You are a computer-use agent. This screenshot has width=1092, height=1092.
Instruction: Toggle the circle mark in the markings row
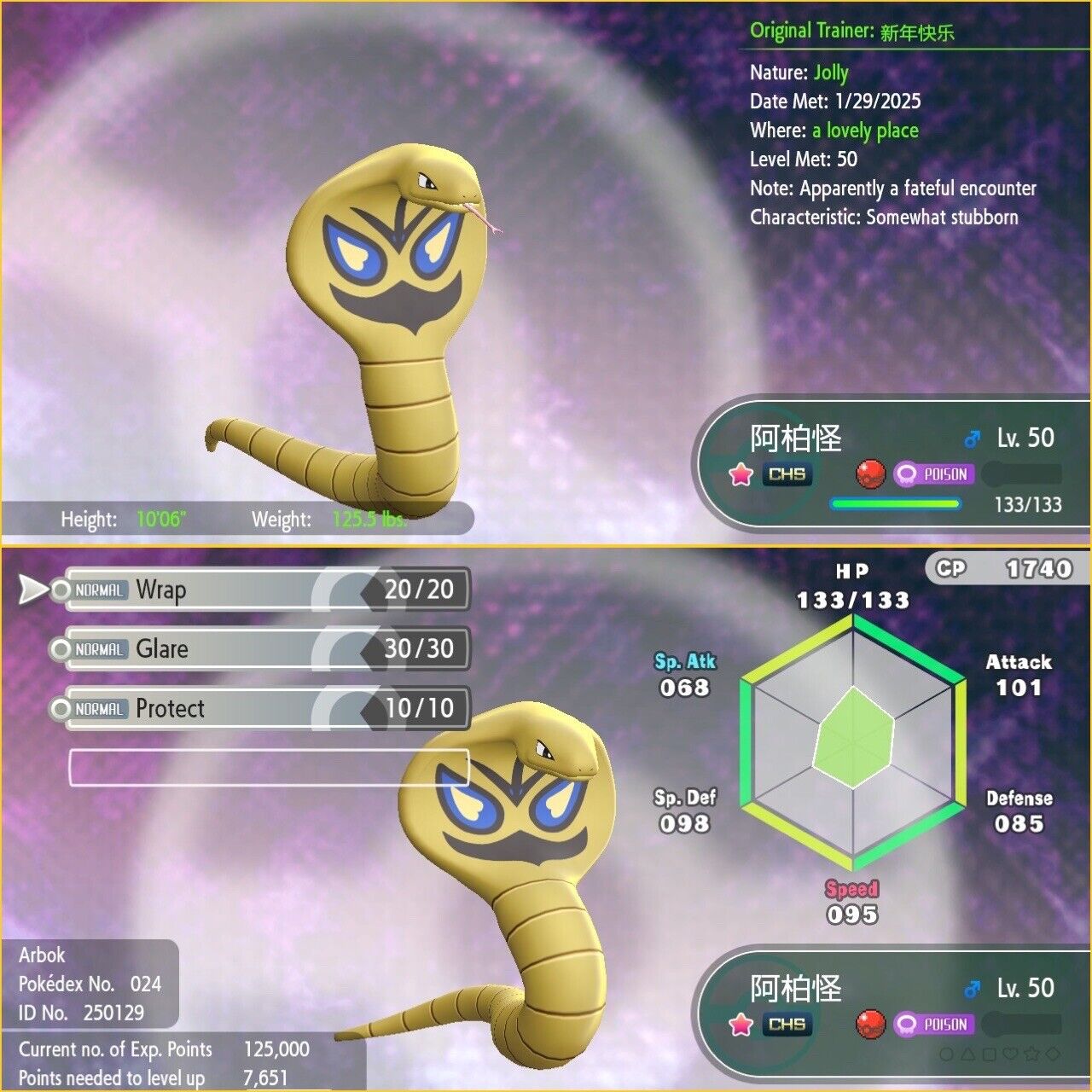coord(947,1054)
